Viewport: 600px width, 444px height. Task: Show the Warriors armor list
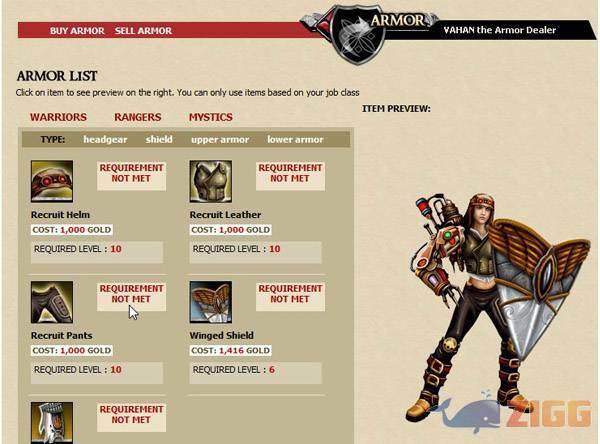pos(58,118)
